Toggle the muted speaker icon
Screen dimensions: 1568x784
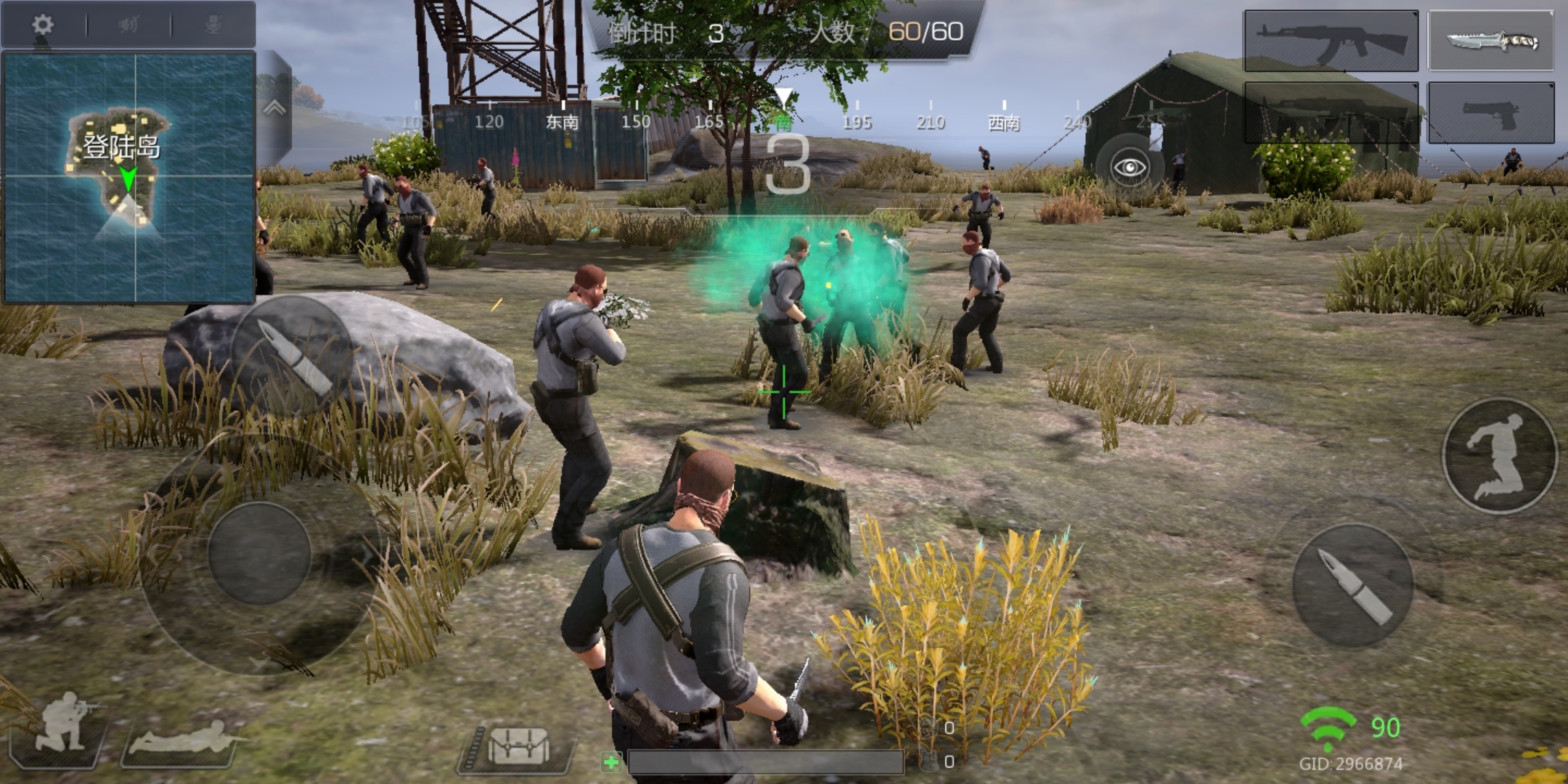coord(128,25)
